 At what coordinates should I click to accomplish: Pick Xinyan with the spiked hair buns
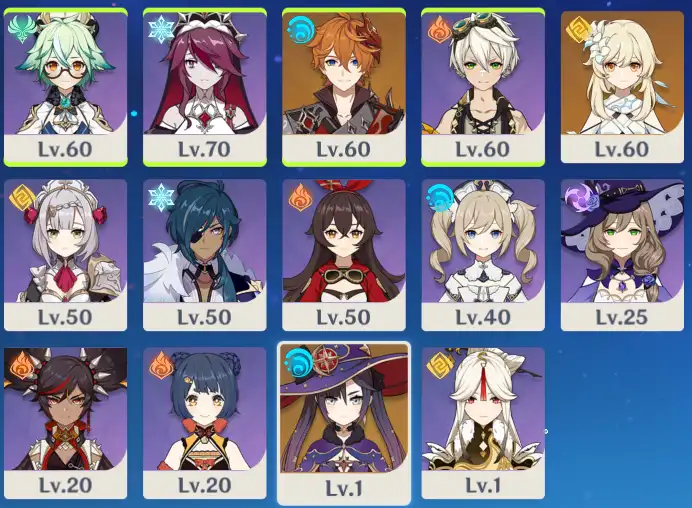[x=65, y=422]
